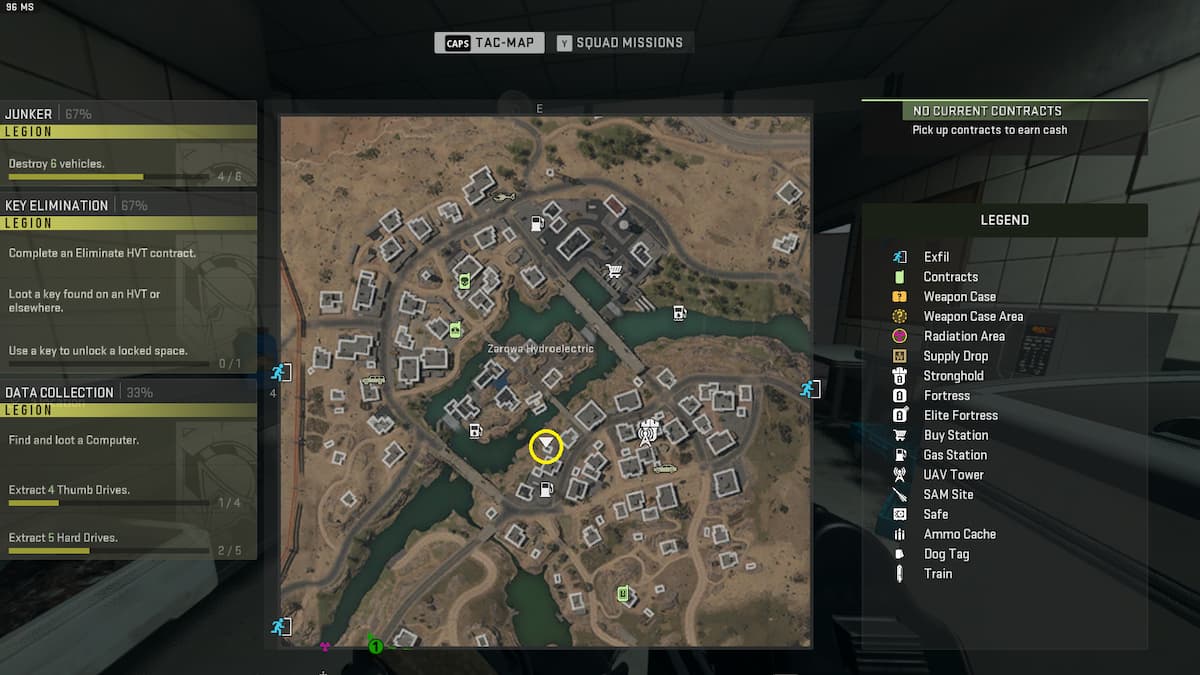This screenshot has height=675, width=1200.
Task: Open the No Current Contracts panel
Action: point(1004,120)
